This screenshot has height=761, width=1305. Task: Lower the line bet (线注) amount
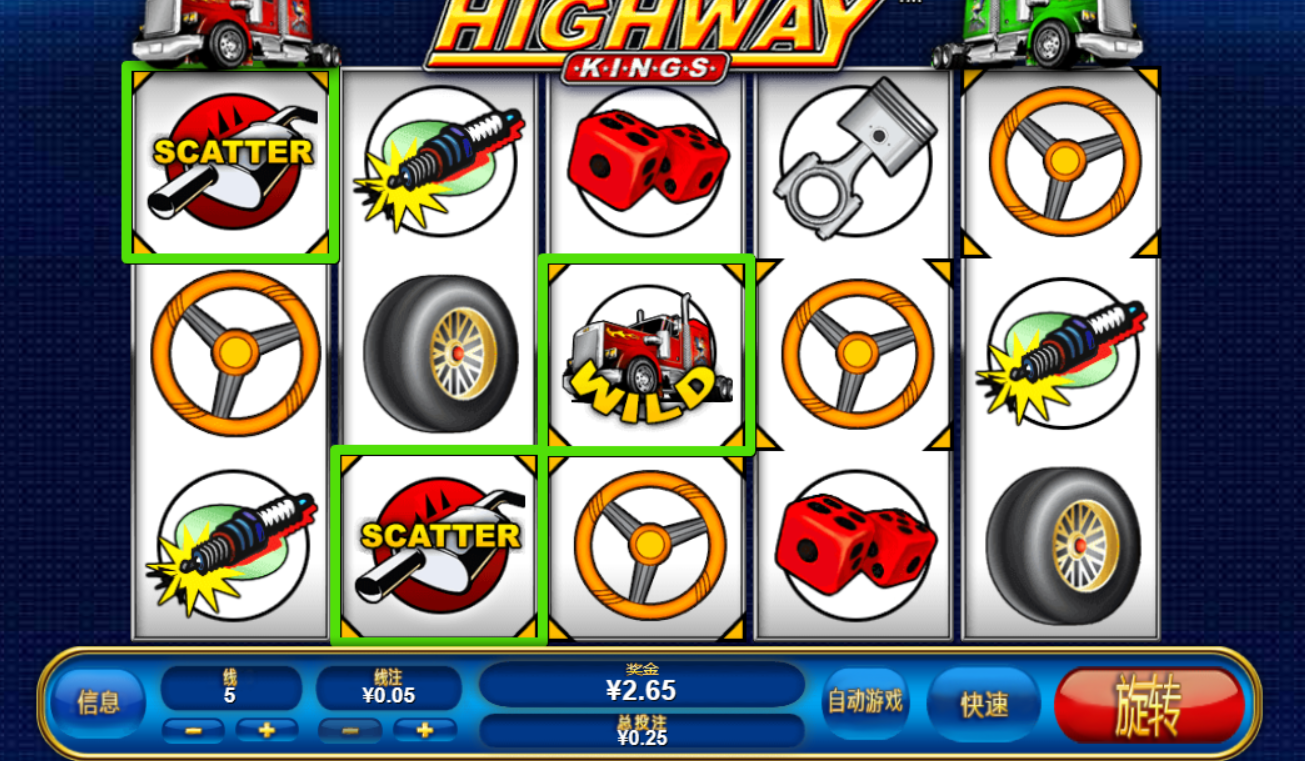349,731
